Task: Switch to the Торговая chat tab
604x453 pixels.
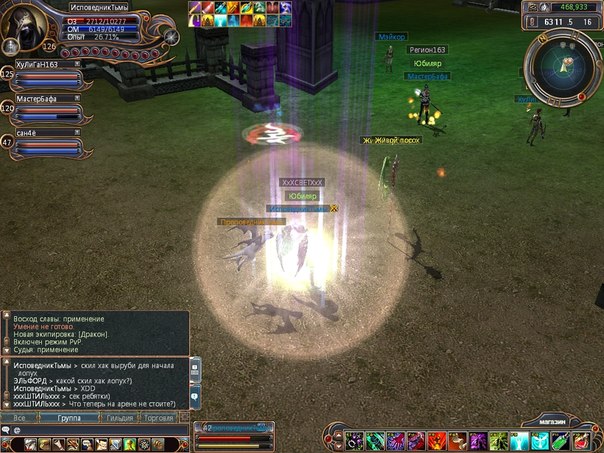Action: click(159, 416)
